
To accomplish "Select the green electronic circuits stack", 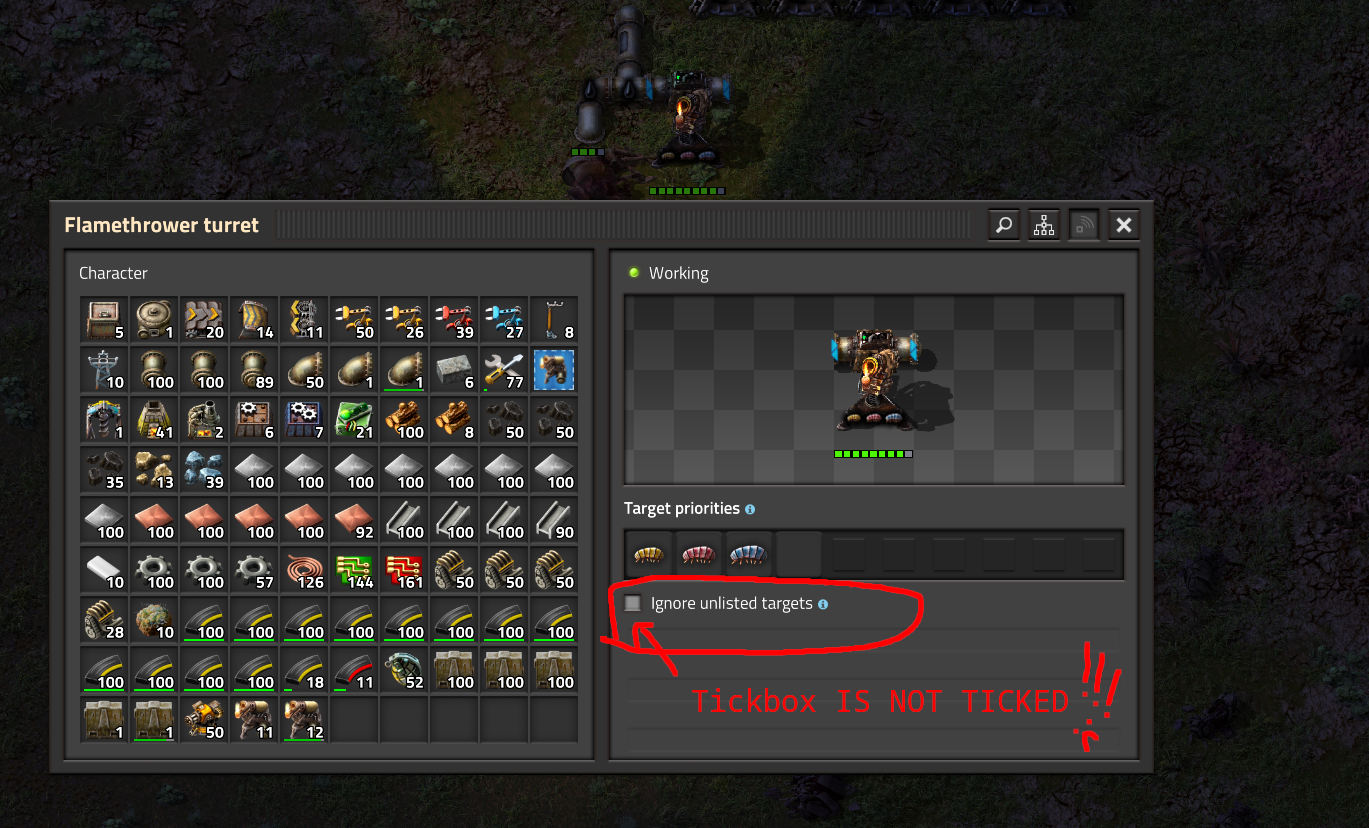I will (x=354, y=569).
